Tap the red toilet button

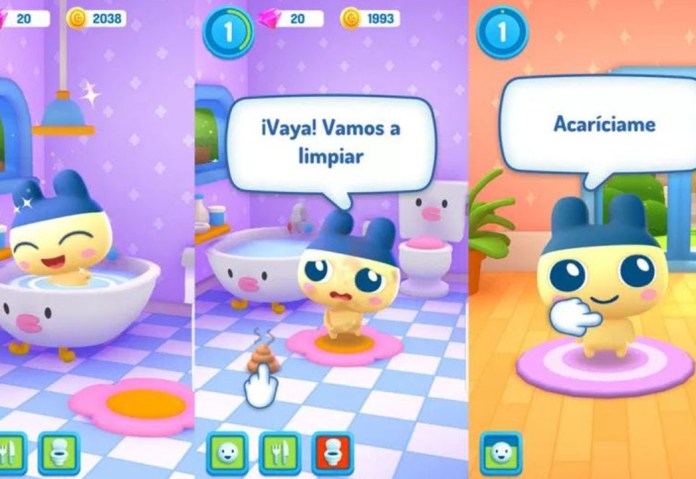[332, 452]
